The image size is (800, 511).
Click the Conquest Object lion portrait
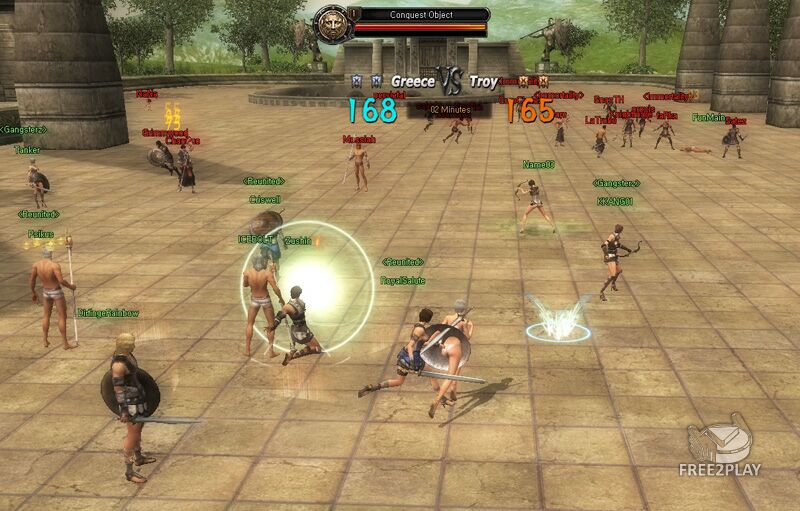330,23
